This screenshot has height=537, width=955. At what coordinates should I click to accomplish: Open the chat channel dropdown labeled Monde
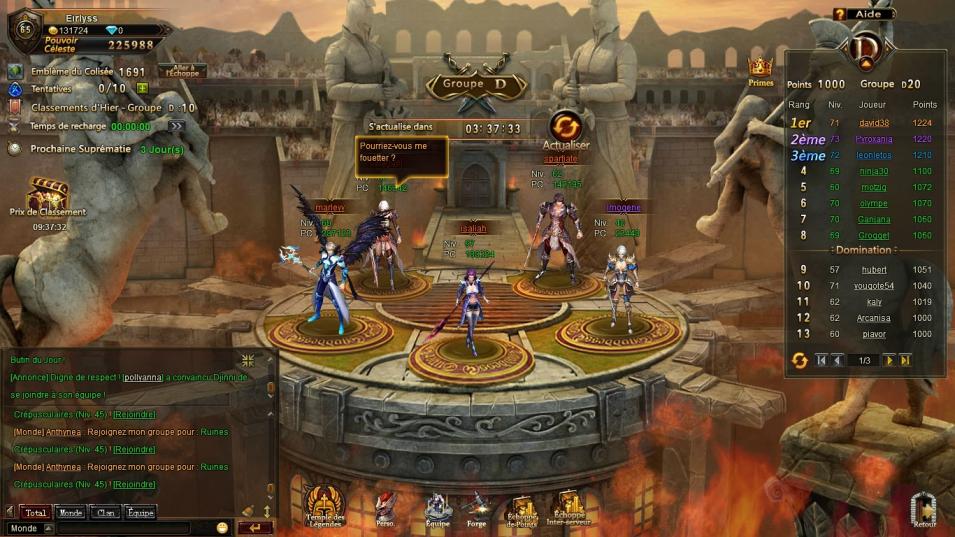pyautogui.click(x=30, y=528)
